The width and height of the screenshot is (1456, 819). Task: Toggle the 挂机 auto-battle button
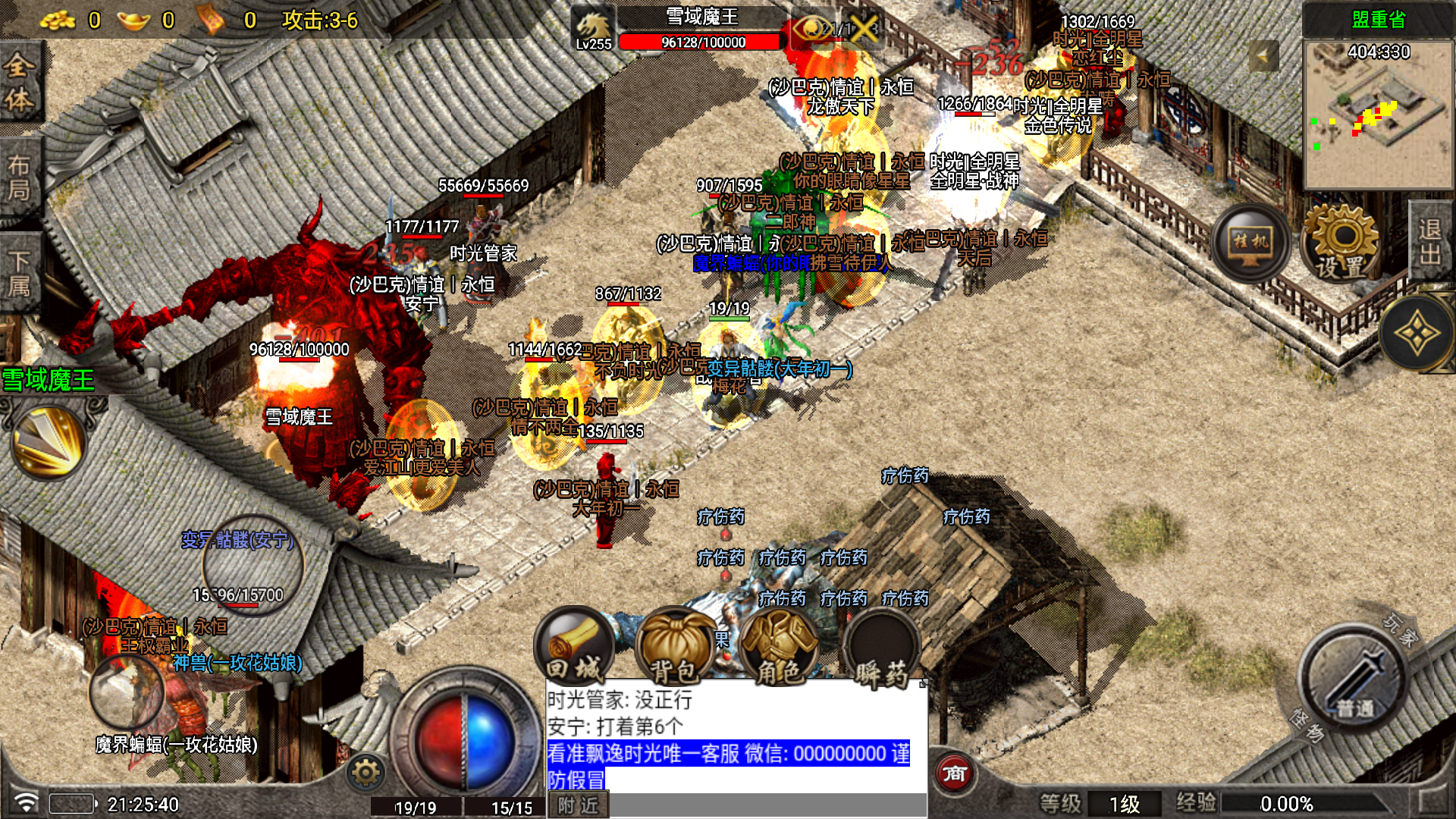[1250, 243]
